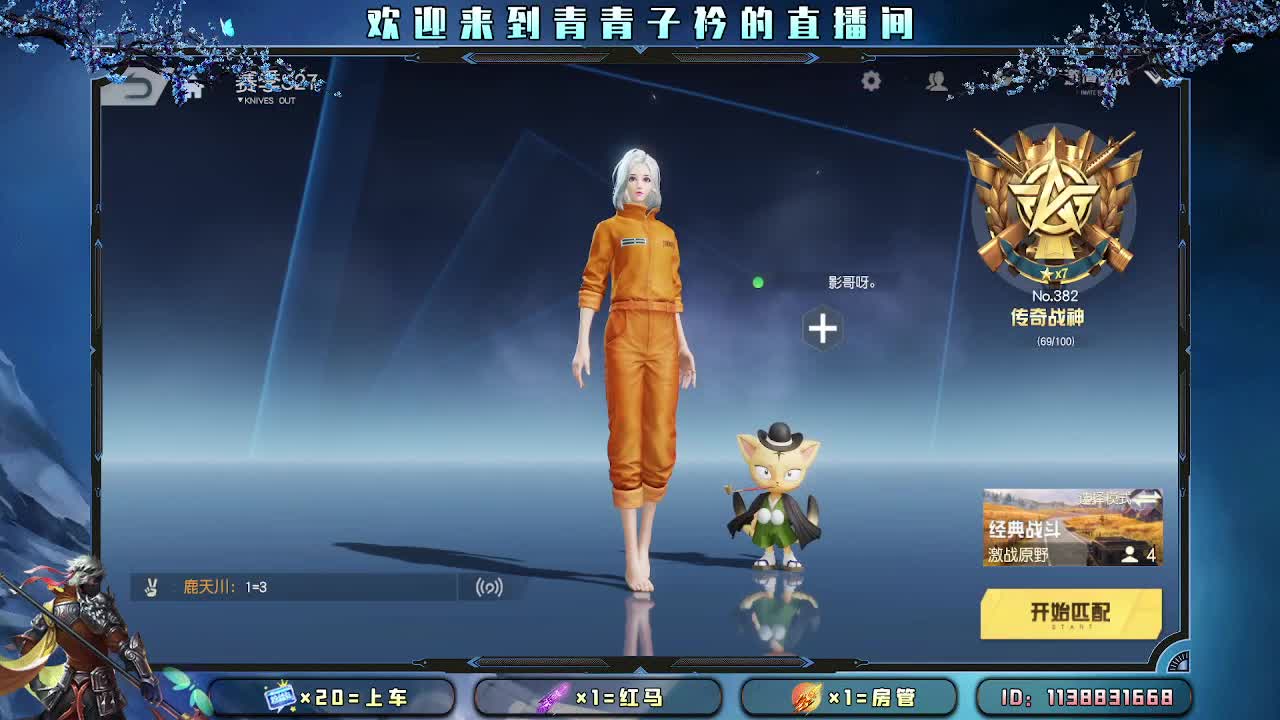The height and width of the screenshot is (720, 1280).
Task: Click the plus icon to invite a teammate
Action: [x=822, y=330]
